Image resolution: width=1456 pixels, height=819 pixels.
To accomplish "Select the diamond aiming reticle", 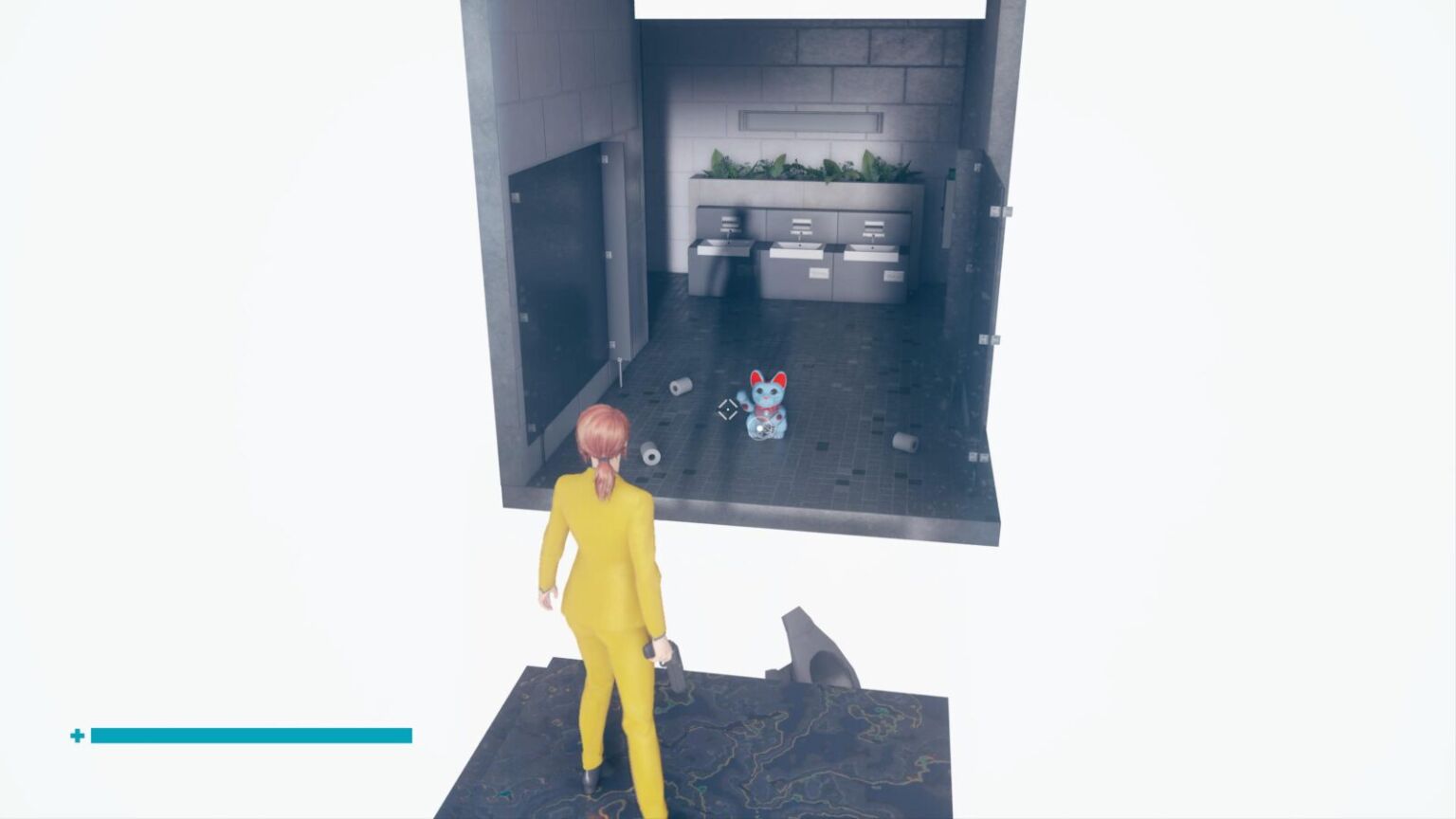I will [x=726, y=410].
